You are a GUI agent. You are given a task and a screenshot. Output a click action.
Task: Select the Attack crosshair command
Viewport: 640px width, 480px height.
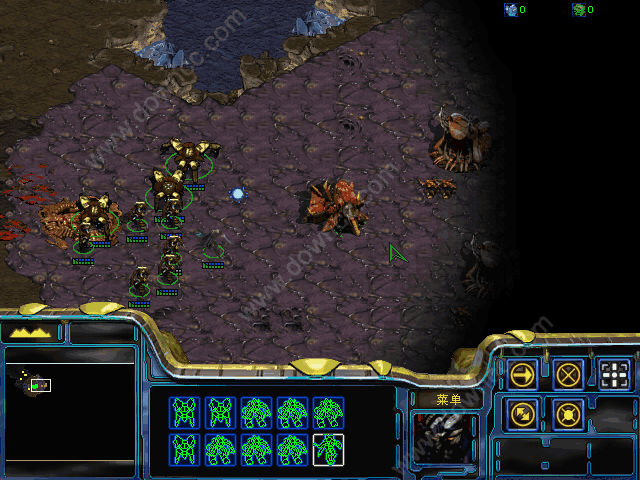pyautogui.click(x=615, y=375)
